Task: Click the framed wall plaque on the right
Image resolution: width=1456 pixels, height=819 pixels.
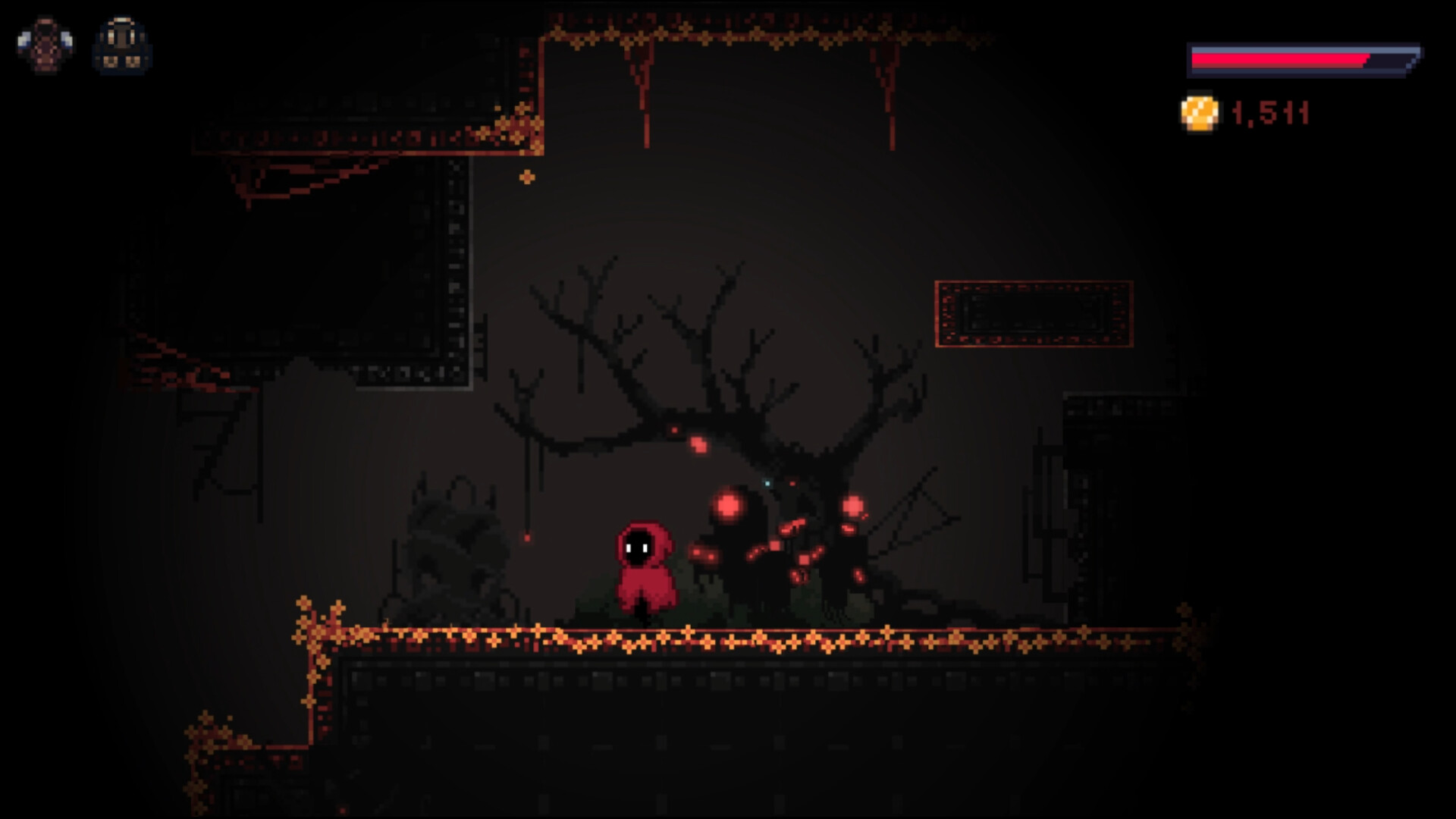Action: click(1033, 312)
